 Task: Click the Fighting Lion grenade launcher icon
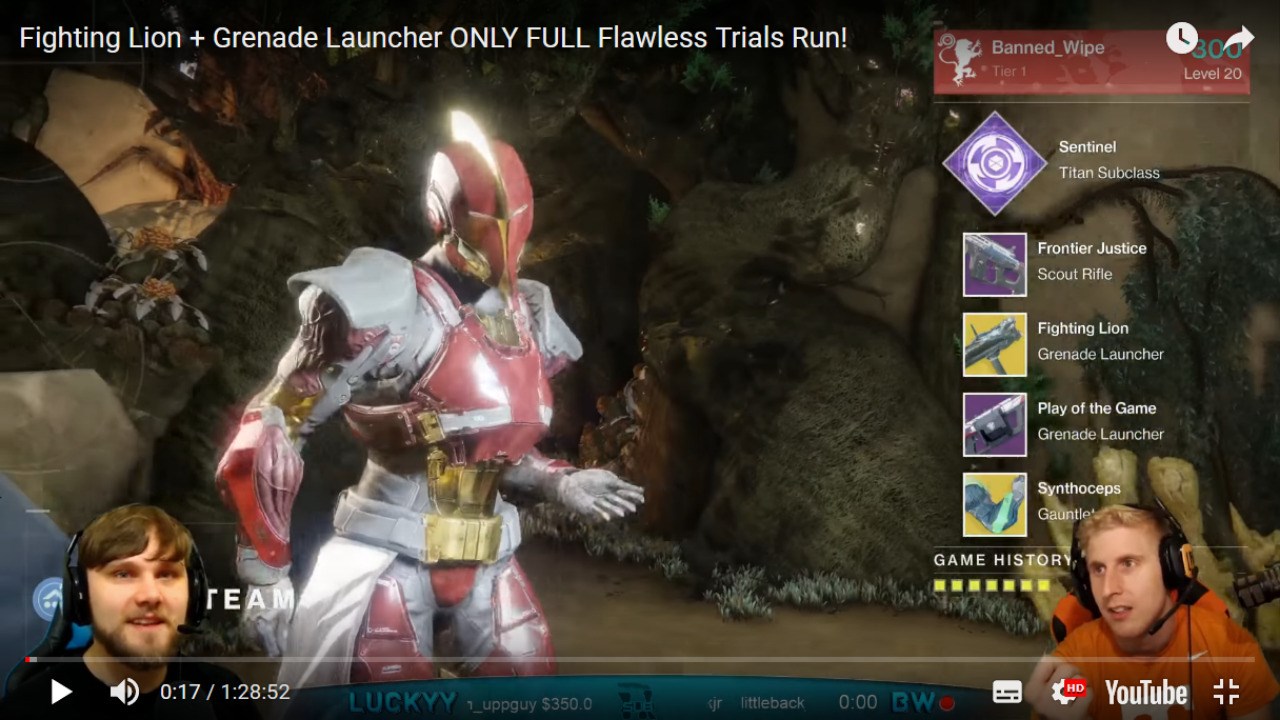click(993, 345)
